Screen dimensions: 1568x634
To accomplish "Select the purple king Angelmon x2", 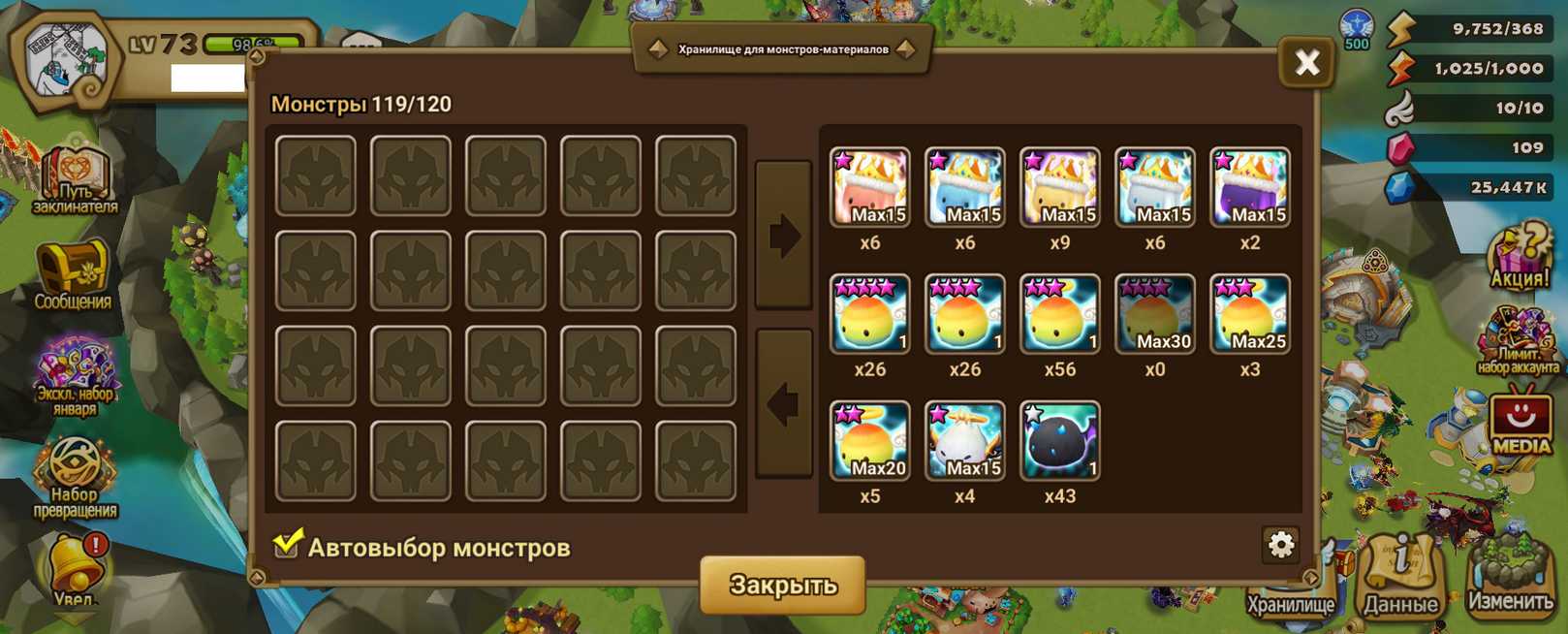I will (1249, 188).
